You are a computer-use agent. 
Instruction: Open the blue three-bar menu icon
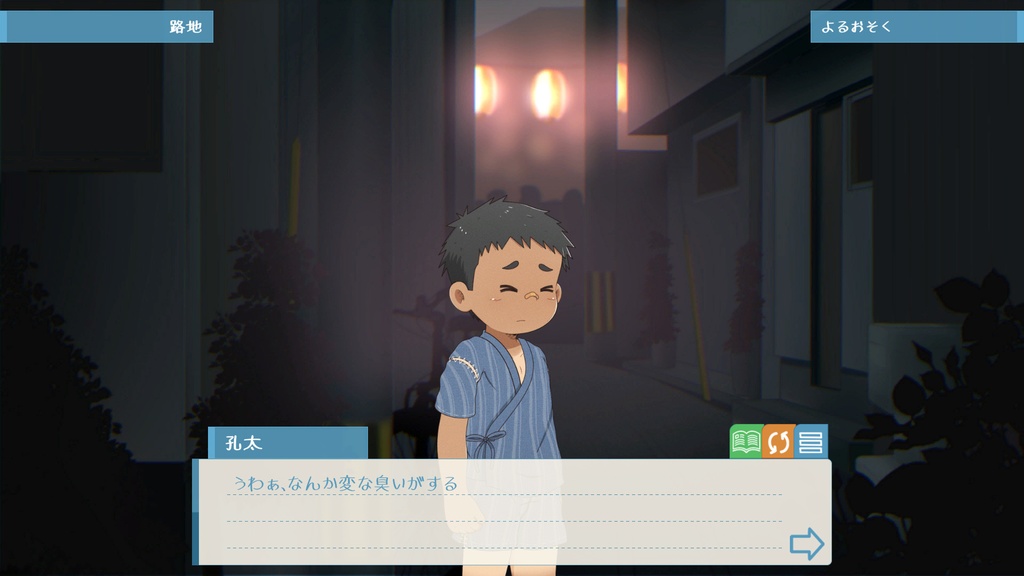coord(811,442)
